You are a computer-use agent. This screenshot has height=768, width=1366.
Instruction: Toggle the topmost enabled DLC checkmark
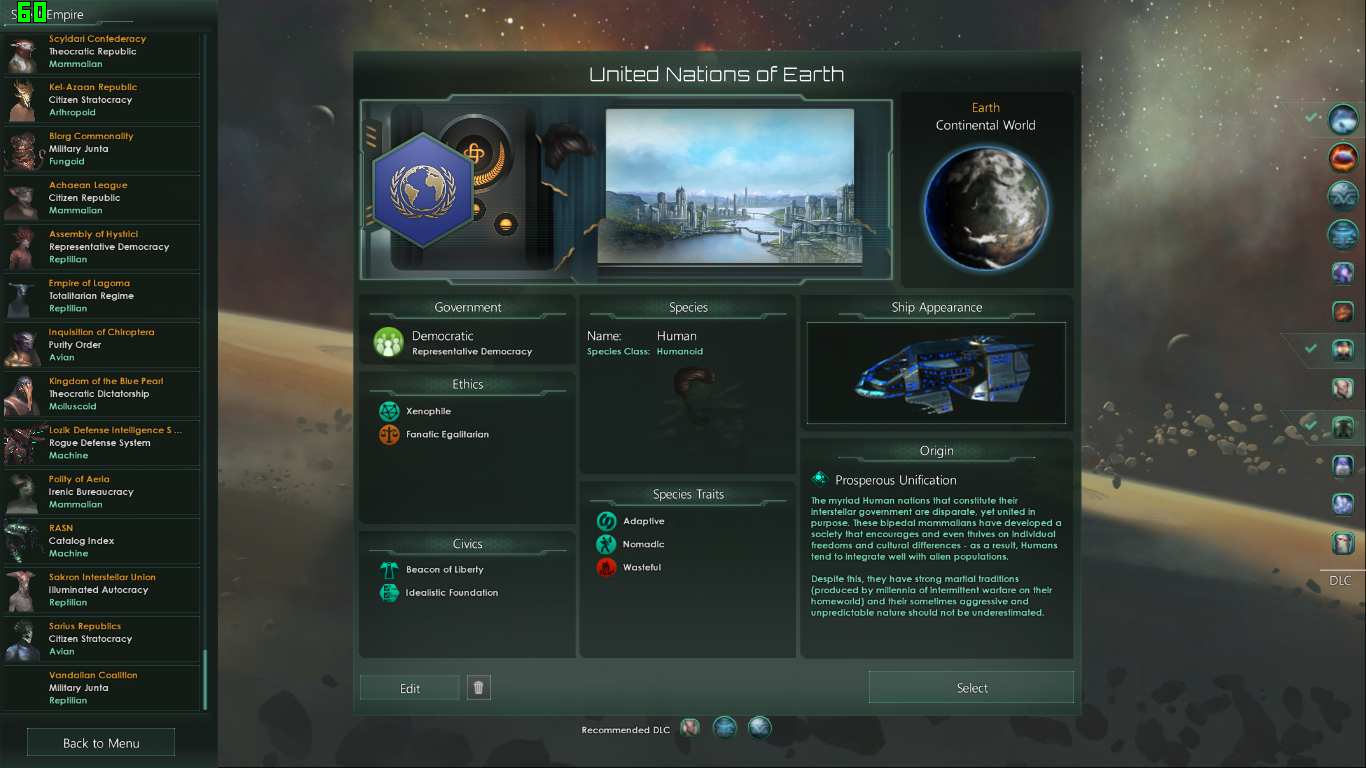pyautogui.click(x=1313, y=118)
